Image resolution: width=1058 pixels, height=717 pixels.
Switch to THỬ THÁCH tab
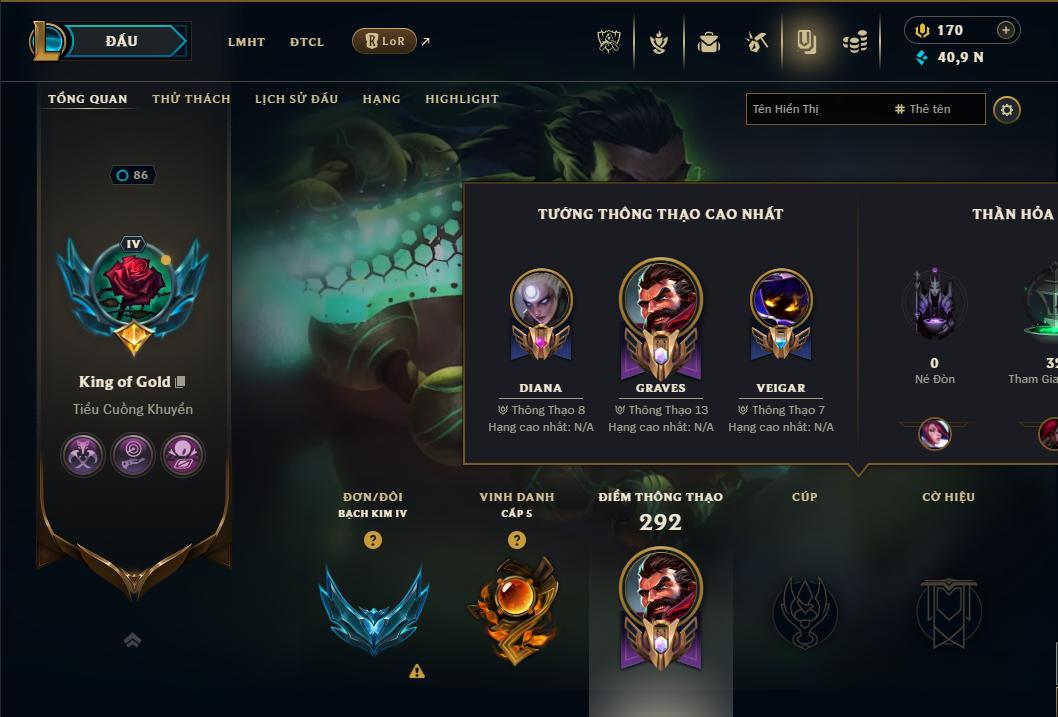coord(191,99)
